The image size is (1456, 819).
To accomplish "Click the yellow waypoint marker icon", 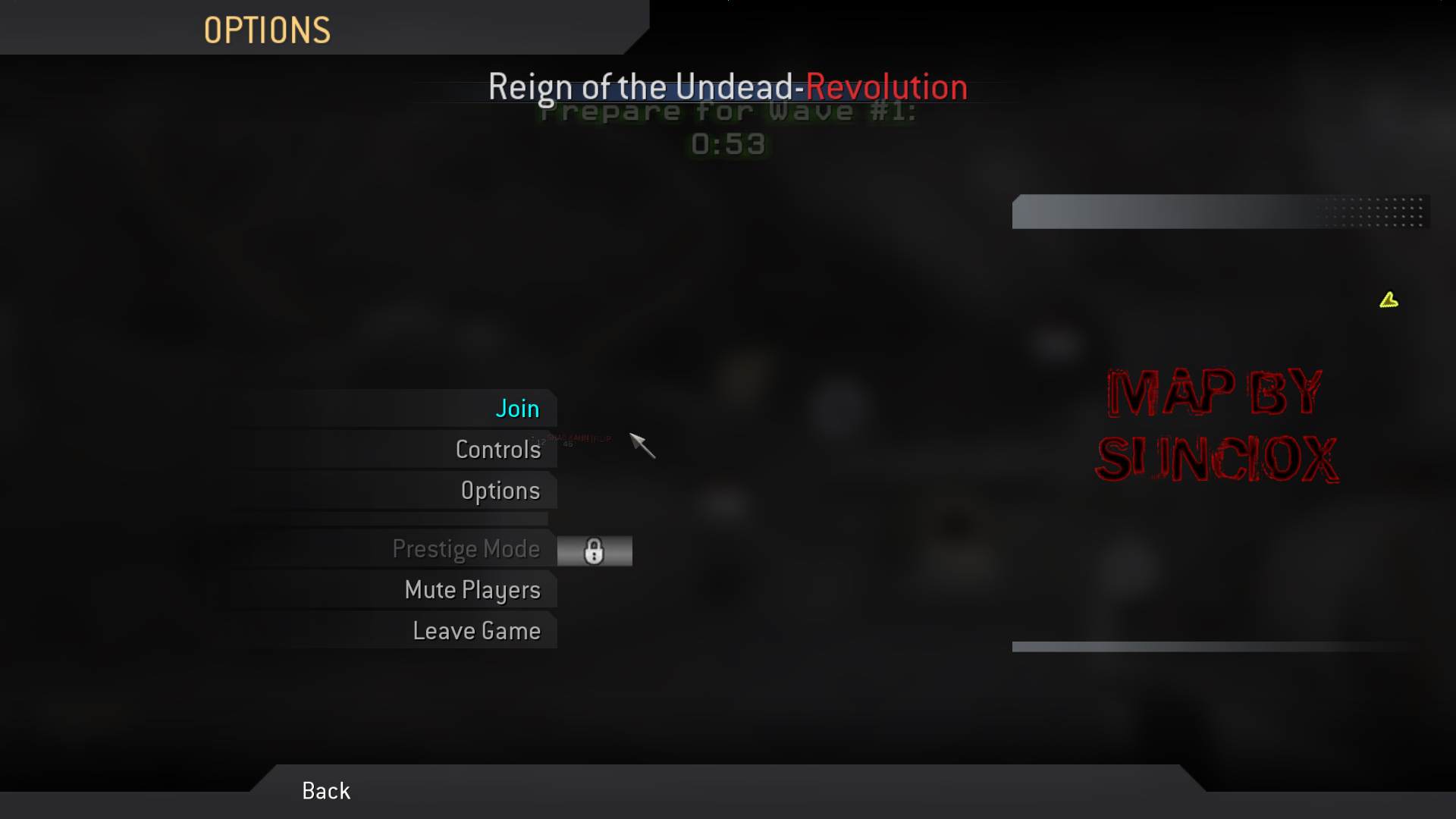I will coord(1390,300).
